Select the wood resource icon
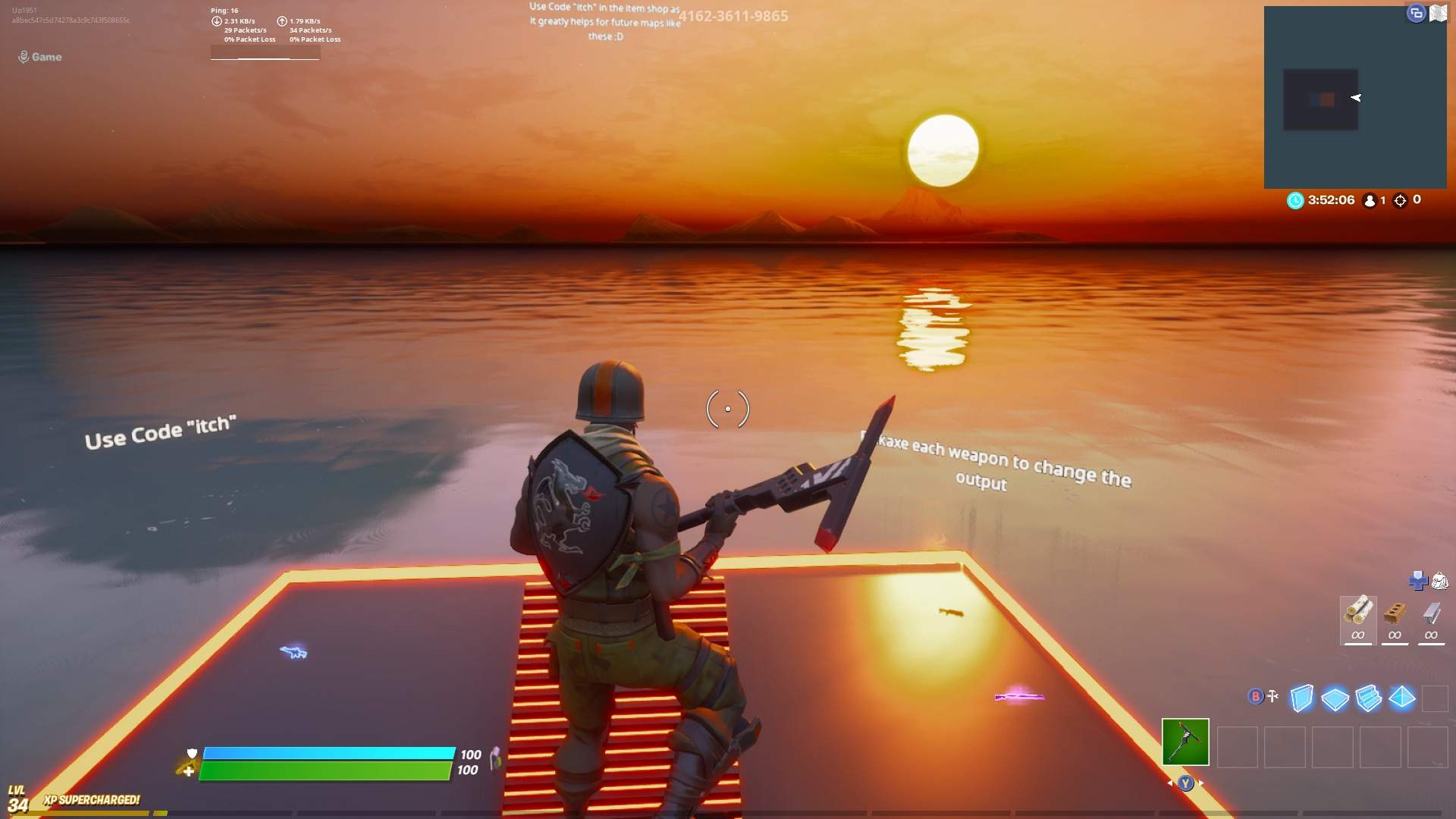The width and height of the screenshot is (1456, 819). click(x=1359, y=610)
